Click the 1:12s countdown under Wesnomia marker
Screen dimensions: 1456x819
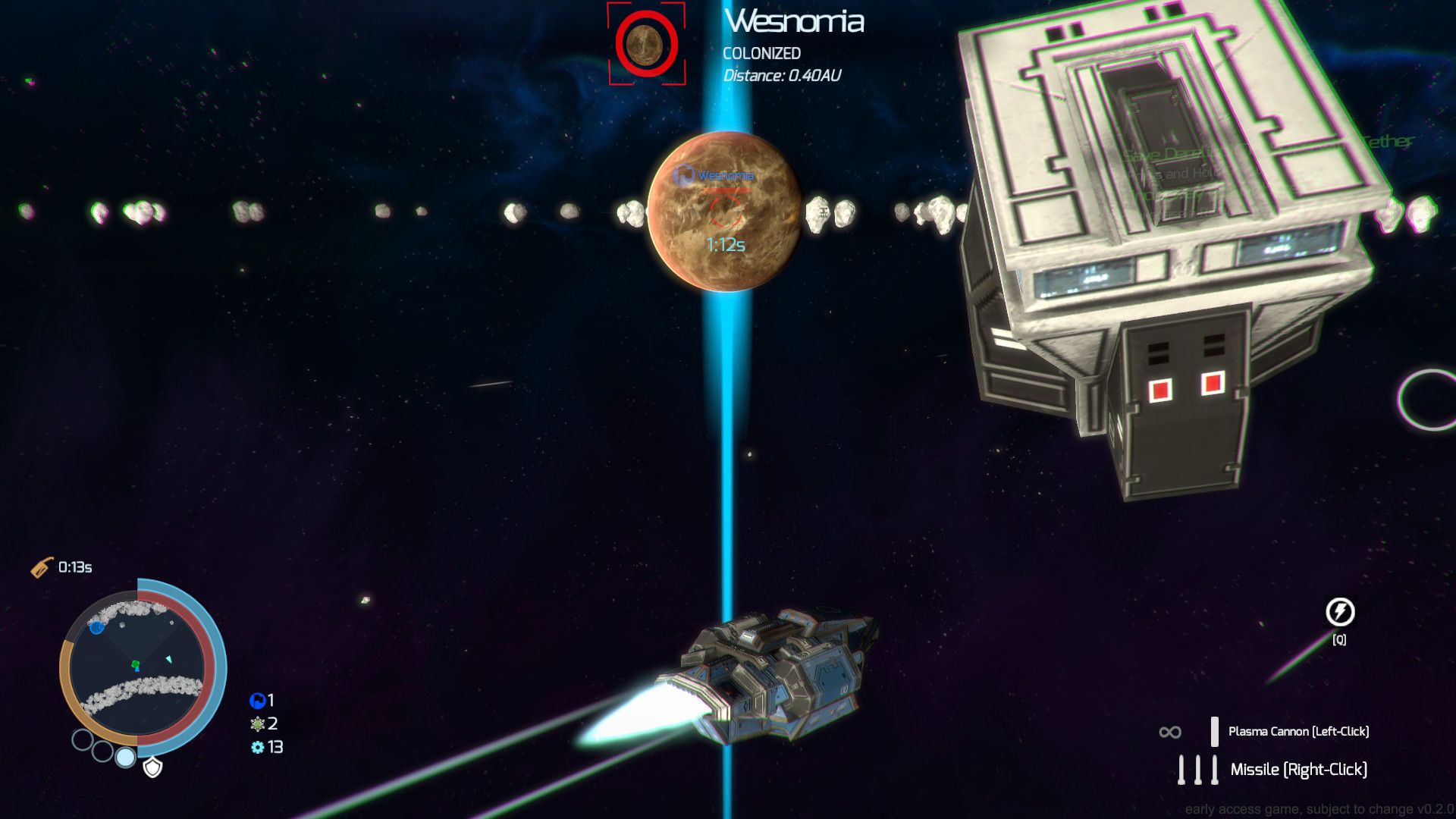click(725, 243)
